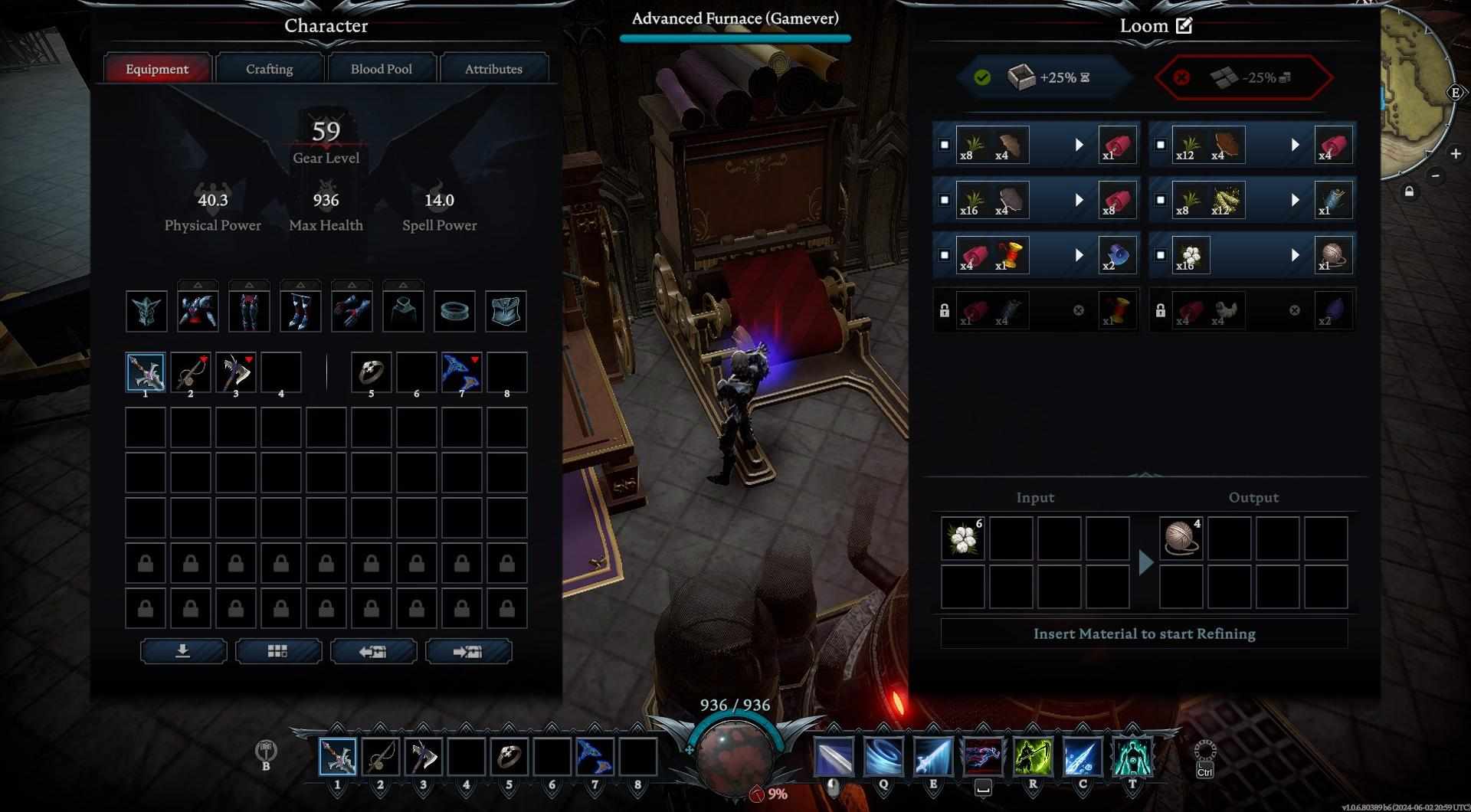Viewport: 1471px width, 812px height.
Task: Take the cotton from the Input slot
Action: pos(962,538)
